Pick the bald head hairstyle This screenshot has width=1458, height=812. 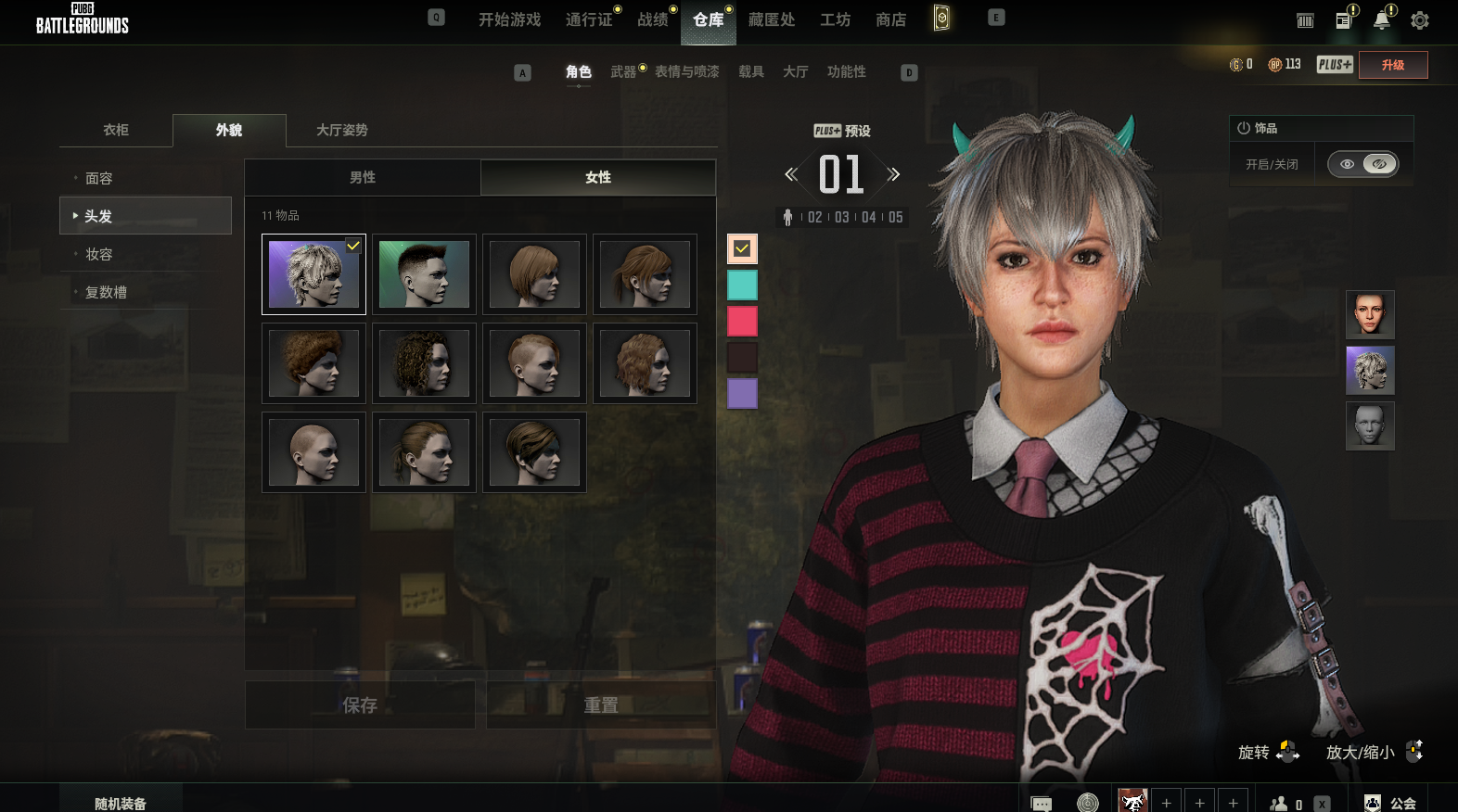pyautogui.click(x=313, y=452)
